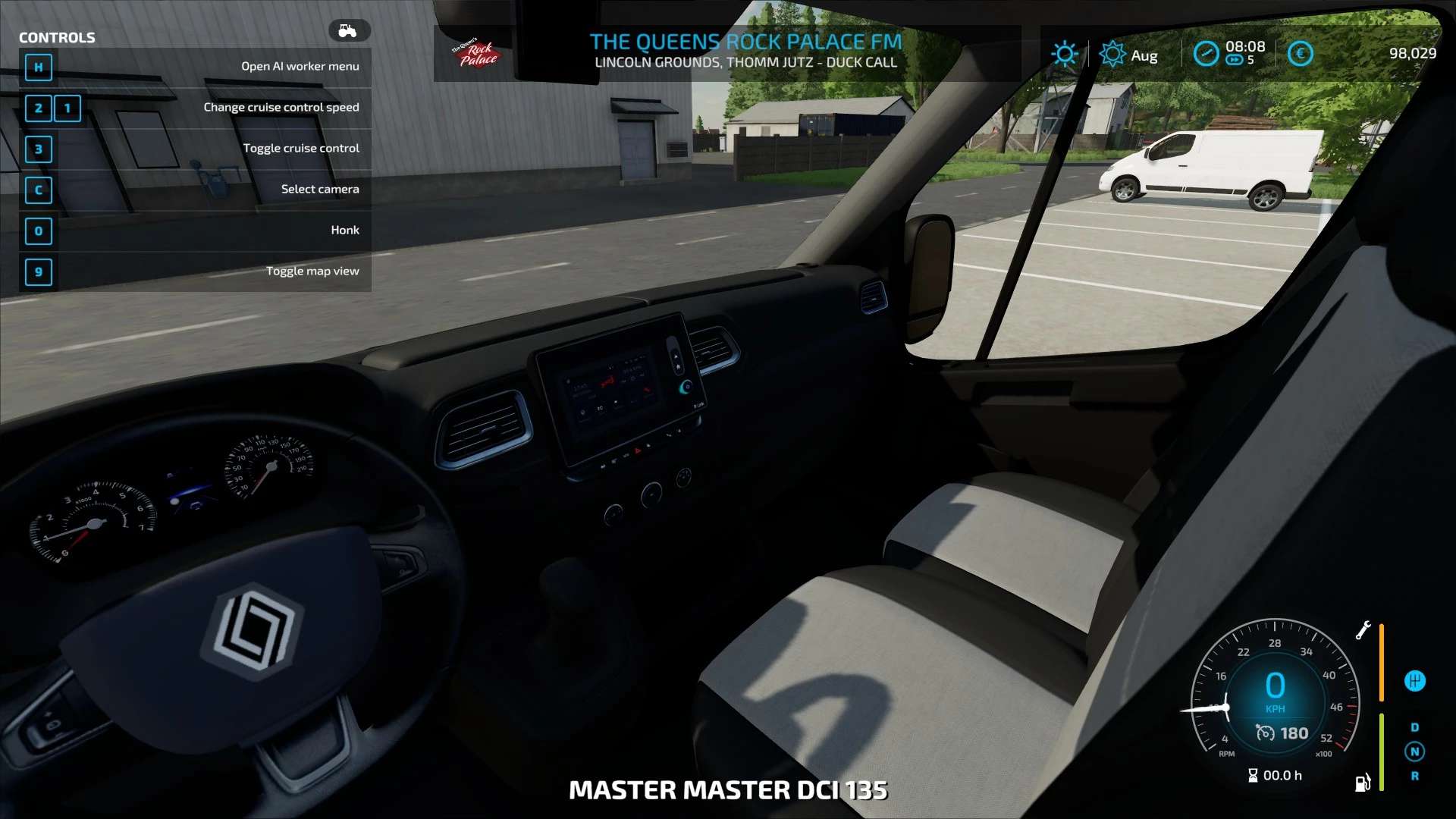Select the euro money icon
This screenshot has height=819, width=1456.
1300,54
